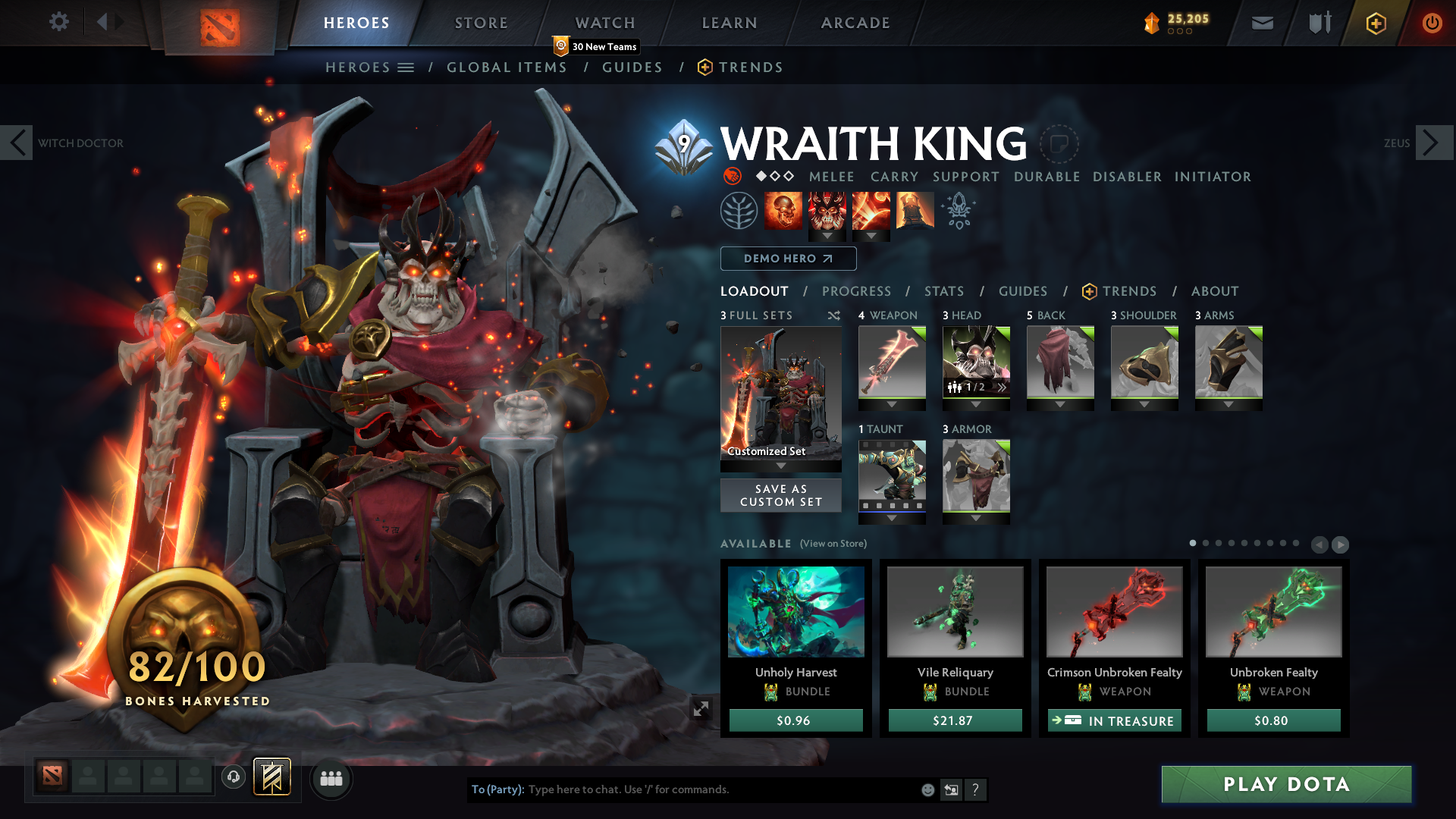
Task: Click the DEMO HERO button
Action: (x=788, y=259)
